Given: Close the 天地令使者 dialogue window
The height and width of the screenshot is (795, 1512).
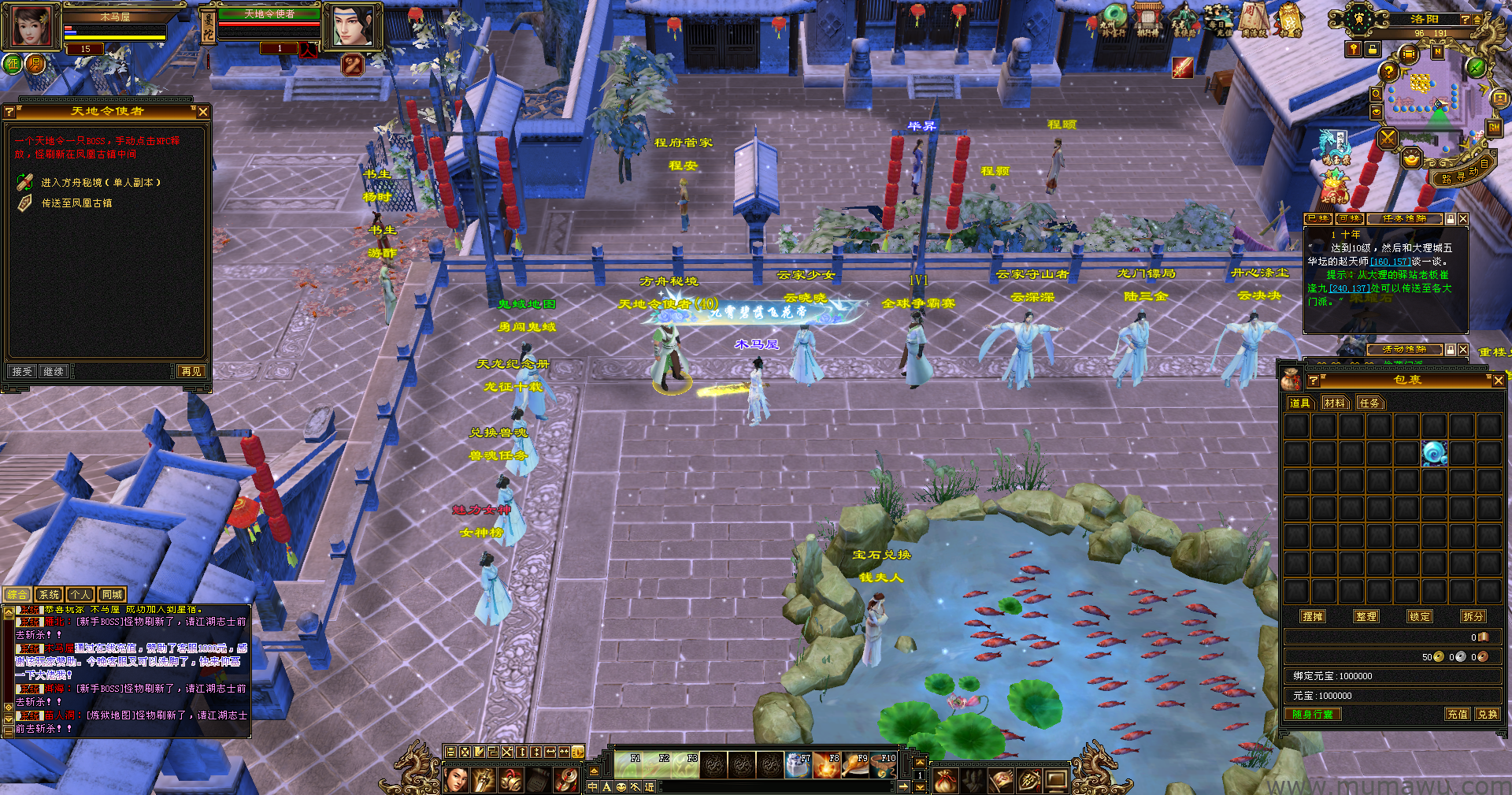Looking at the screenshot, I should point(203,112).
